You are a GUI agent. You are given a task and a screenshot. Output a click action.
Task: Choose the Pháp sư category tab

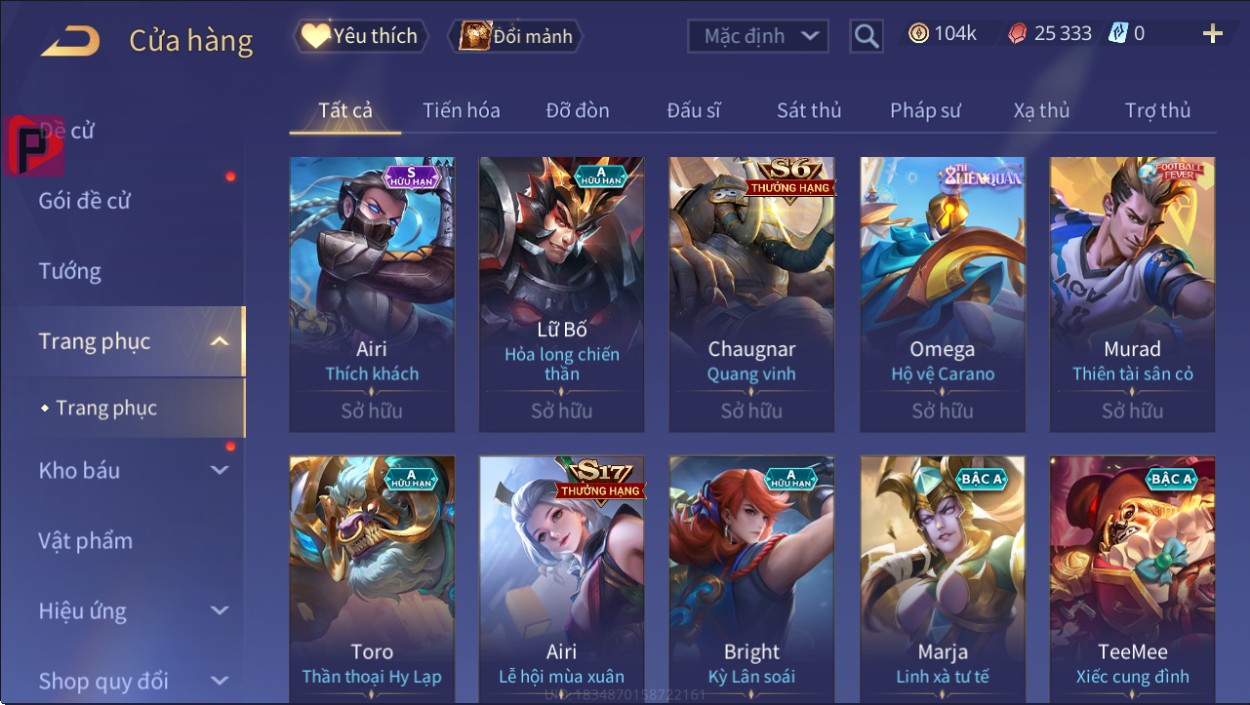pos(925,110)
